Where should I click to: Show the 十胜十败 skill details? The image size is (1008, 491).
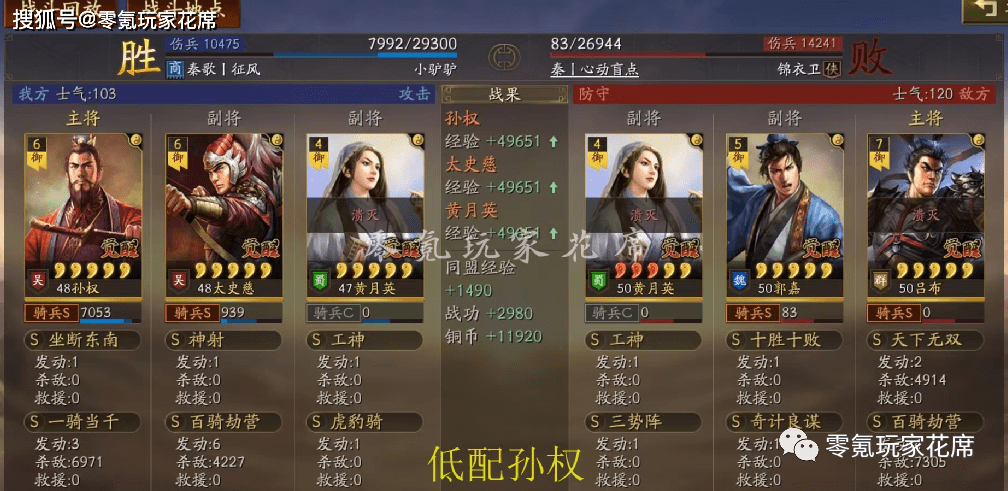pyautogui.click(x=783, y=340)
